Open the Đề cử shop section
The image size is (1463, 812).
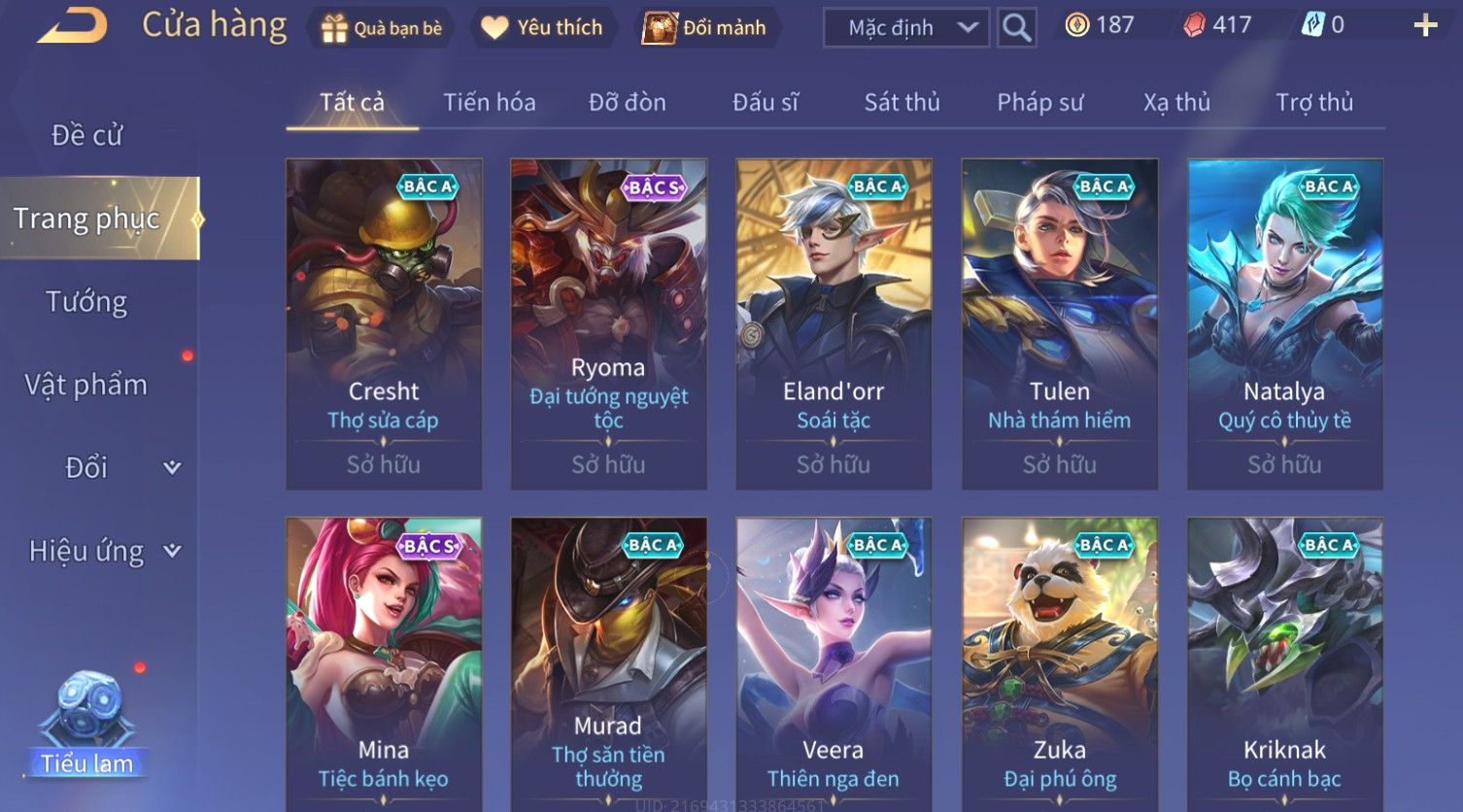click(x=87, y=135)
